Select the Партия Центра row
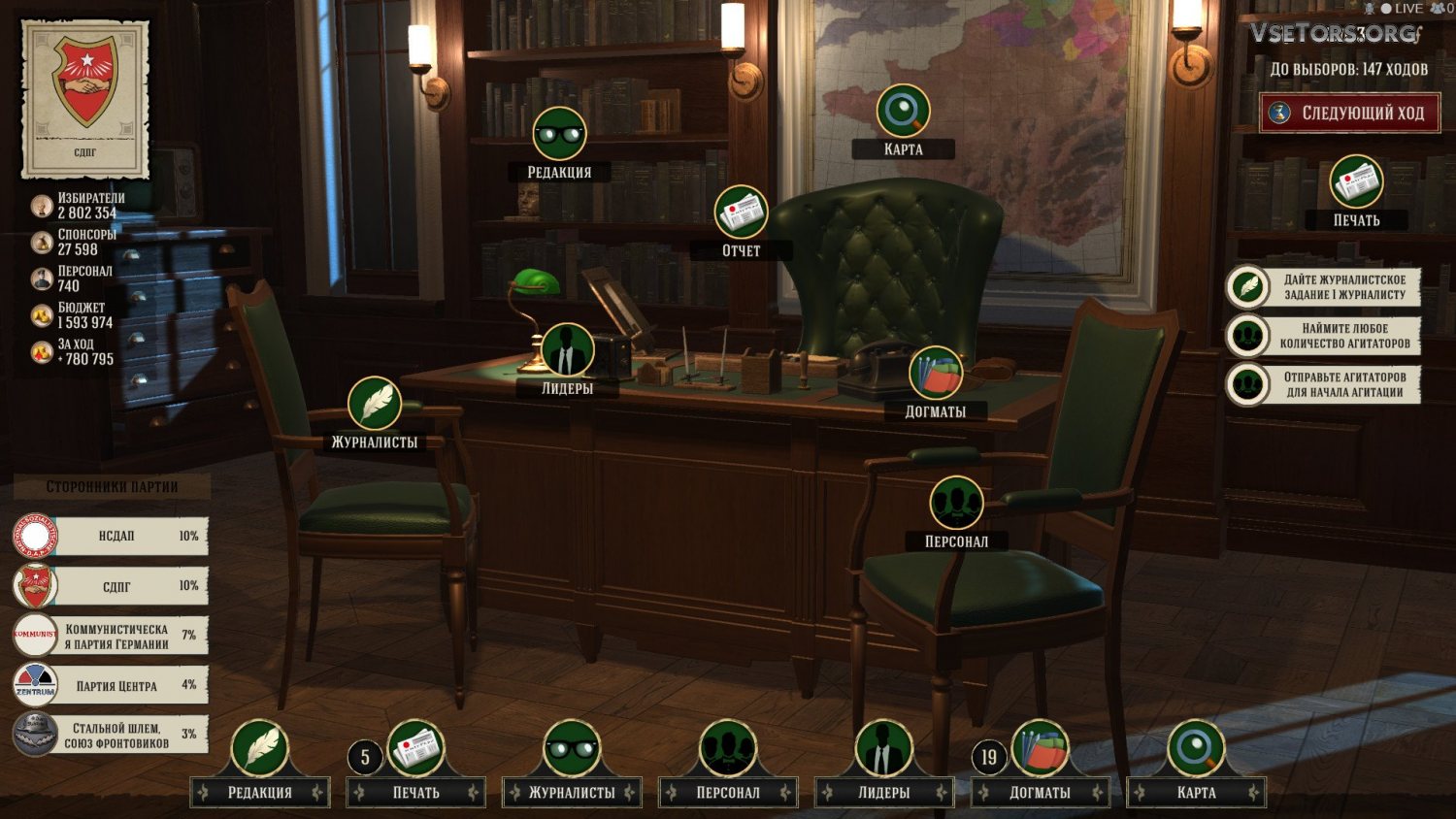Viewport: 1456px width, 819px height. [112, 685]
